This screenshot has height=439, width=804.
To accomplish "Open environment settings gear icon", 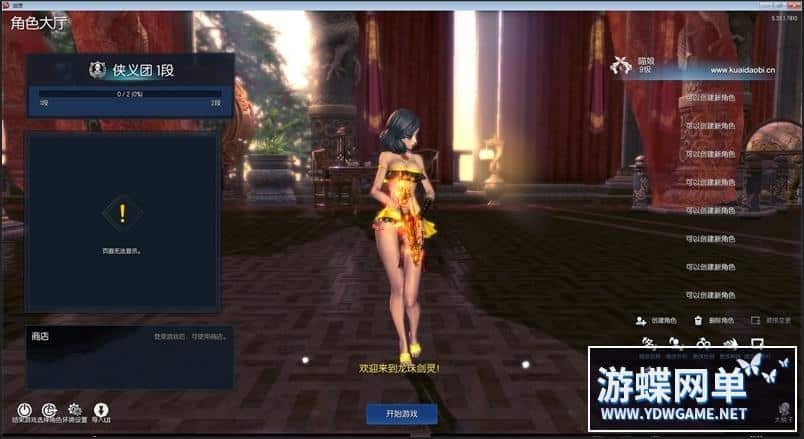I will [x=74, y=410].
